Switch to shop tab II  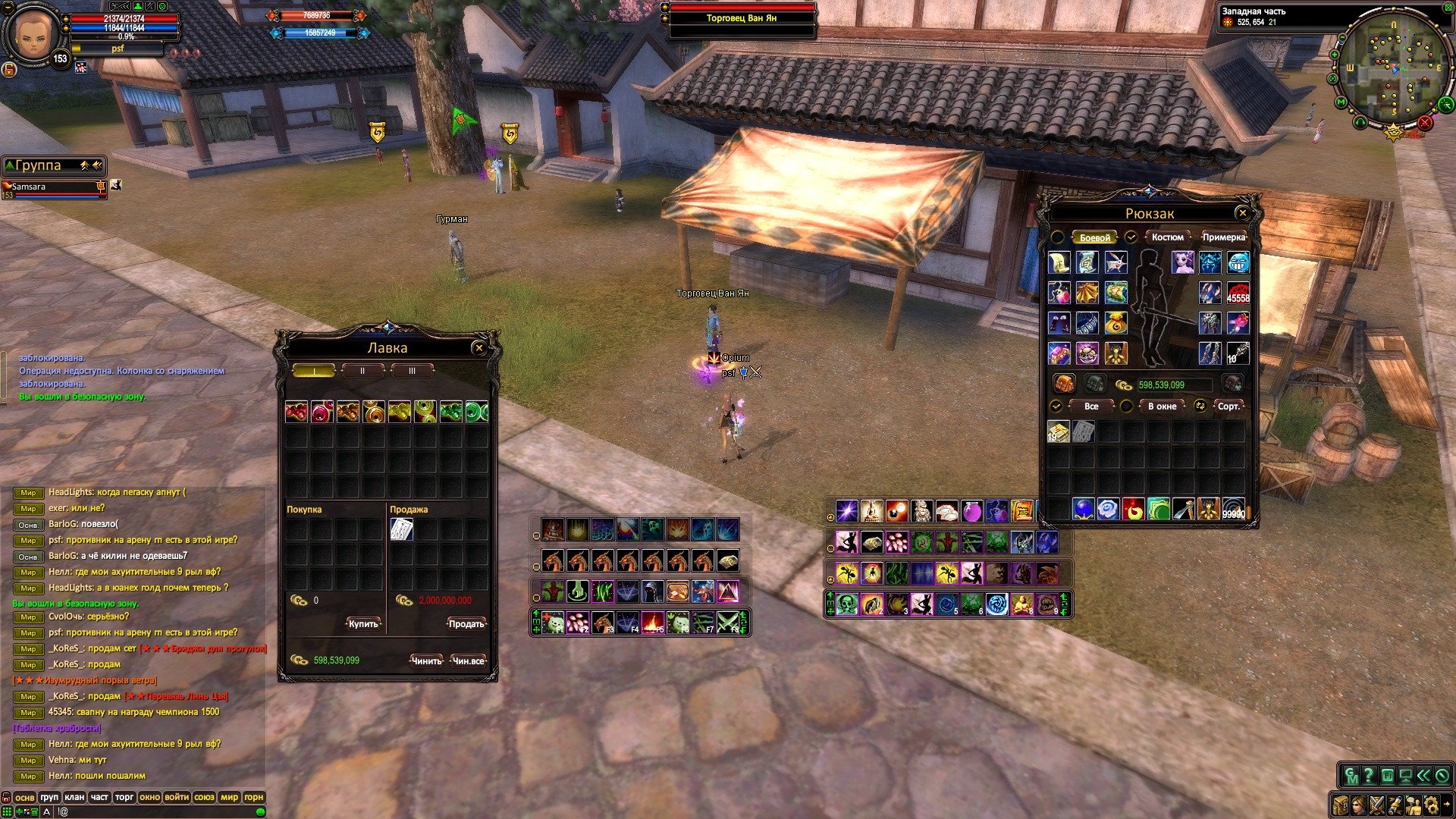click(362, 371)
